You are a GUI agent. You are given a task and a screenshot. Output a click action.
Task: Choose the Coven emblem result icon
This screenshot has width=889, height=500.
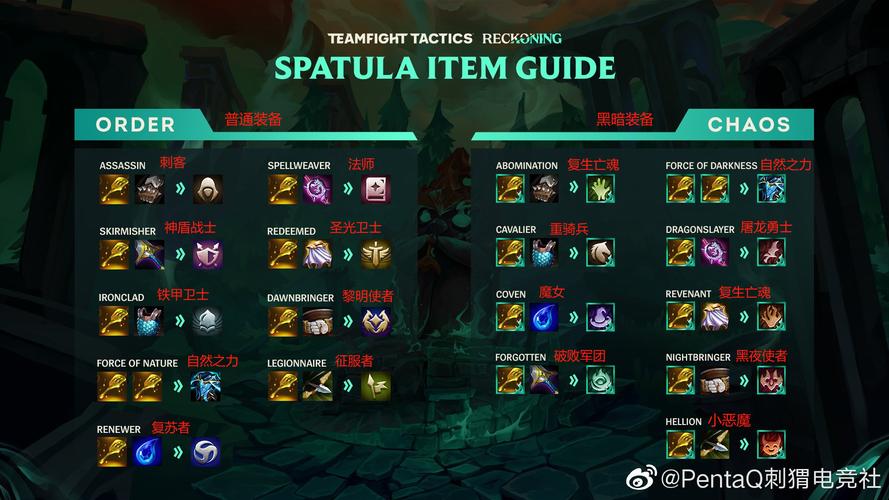tap(600, 317)
